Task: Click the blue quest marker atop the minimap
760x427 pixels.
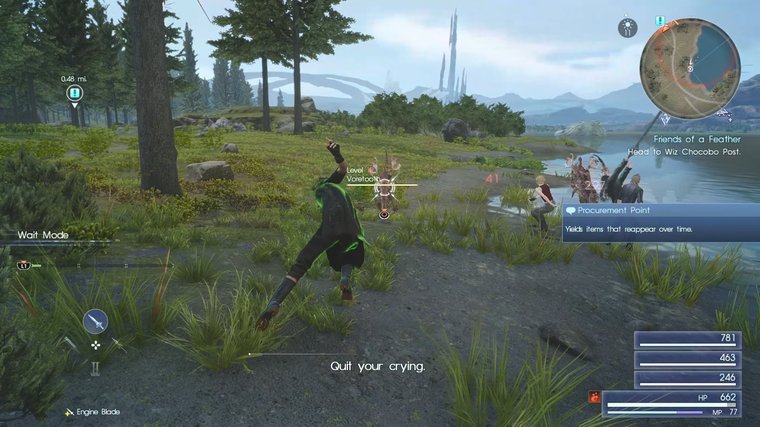Action: pos(660,20)
